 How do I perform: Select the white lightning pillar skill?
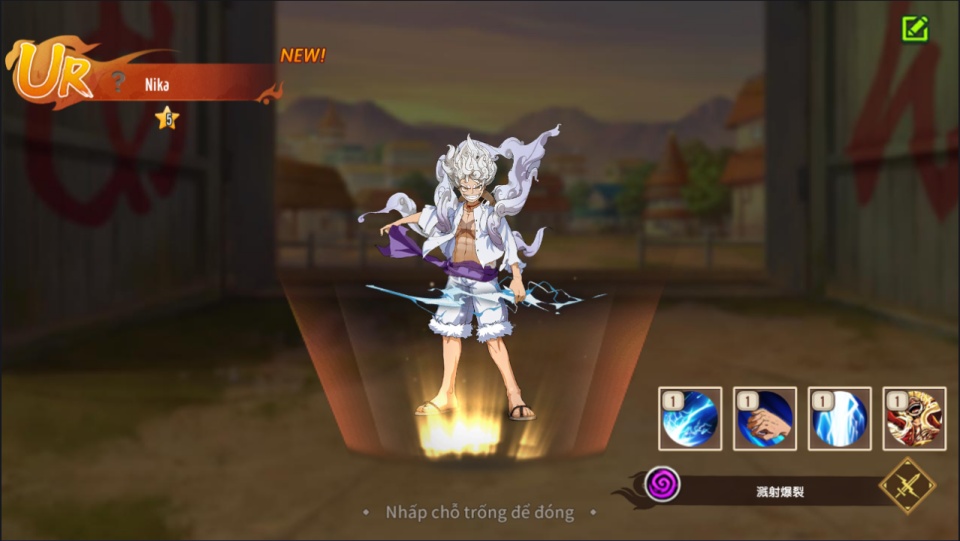pos(840,418)
